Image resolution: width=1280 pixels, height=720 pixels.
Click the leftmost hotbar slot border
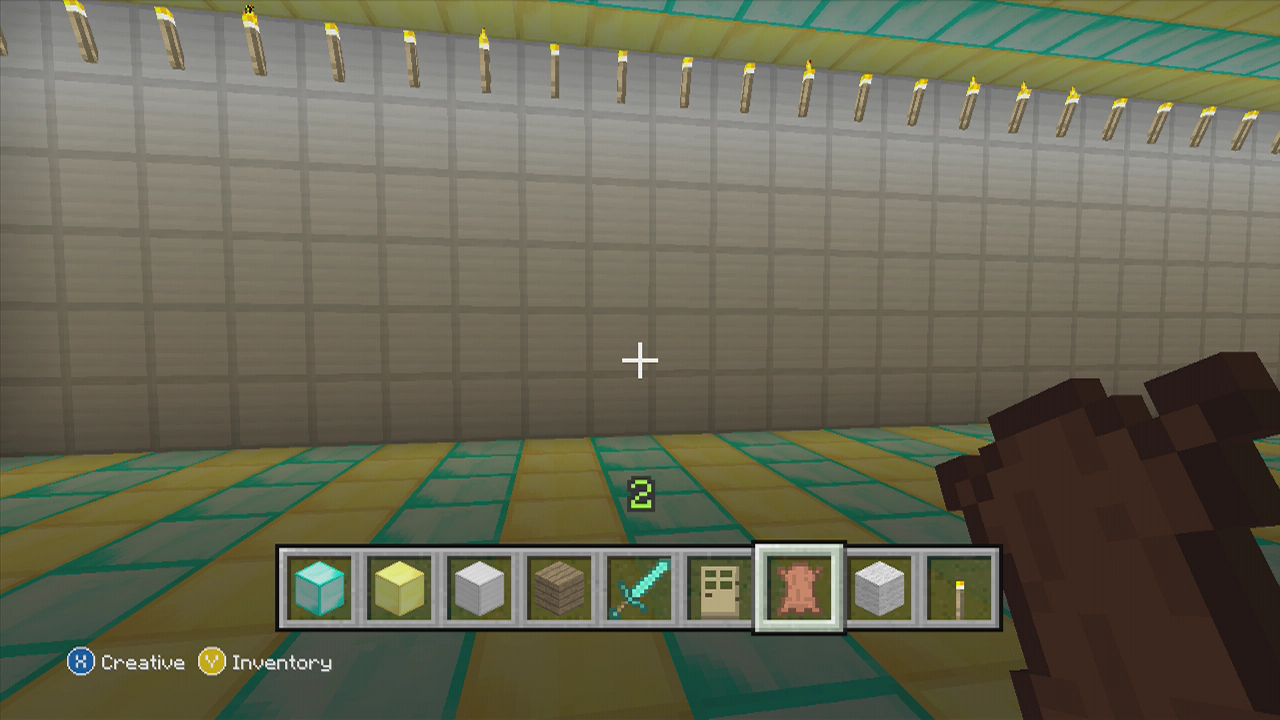285,588
